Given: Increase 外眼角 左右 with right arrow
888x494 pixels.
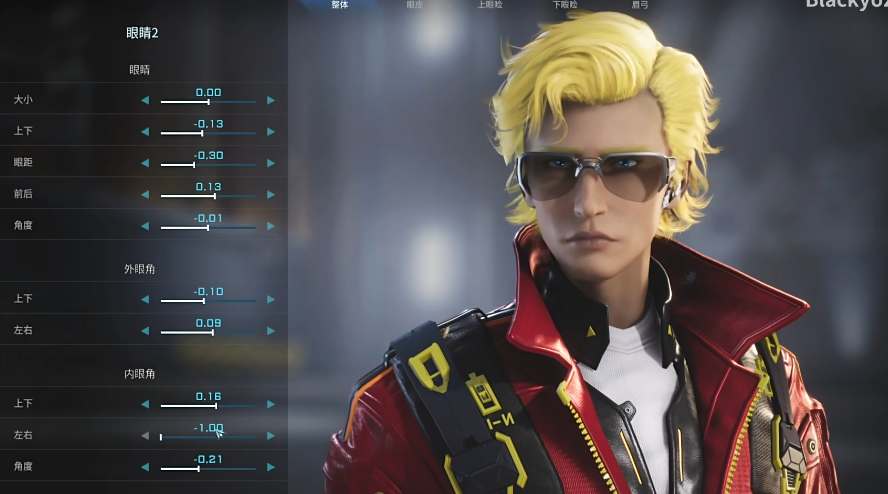Looking at the screenshot, I should click(271, 331).
